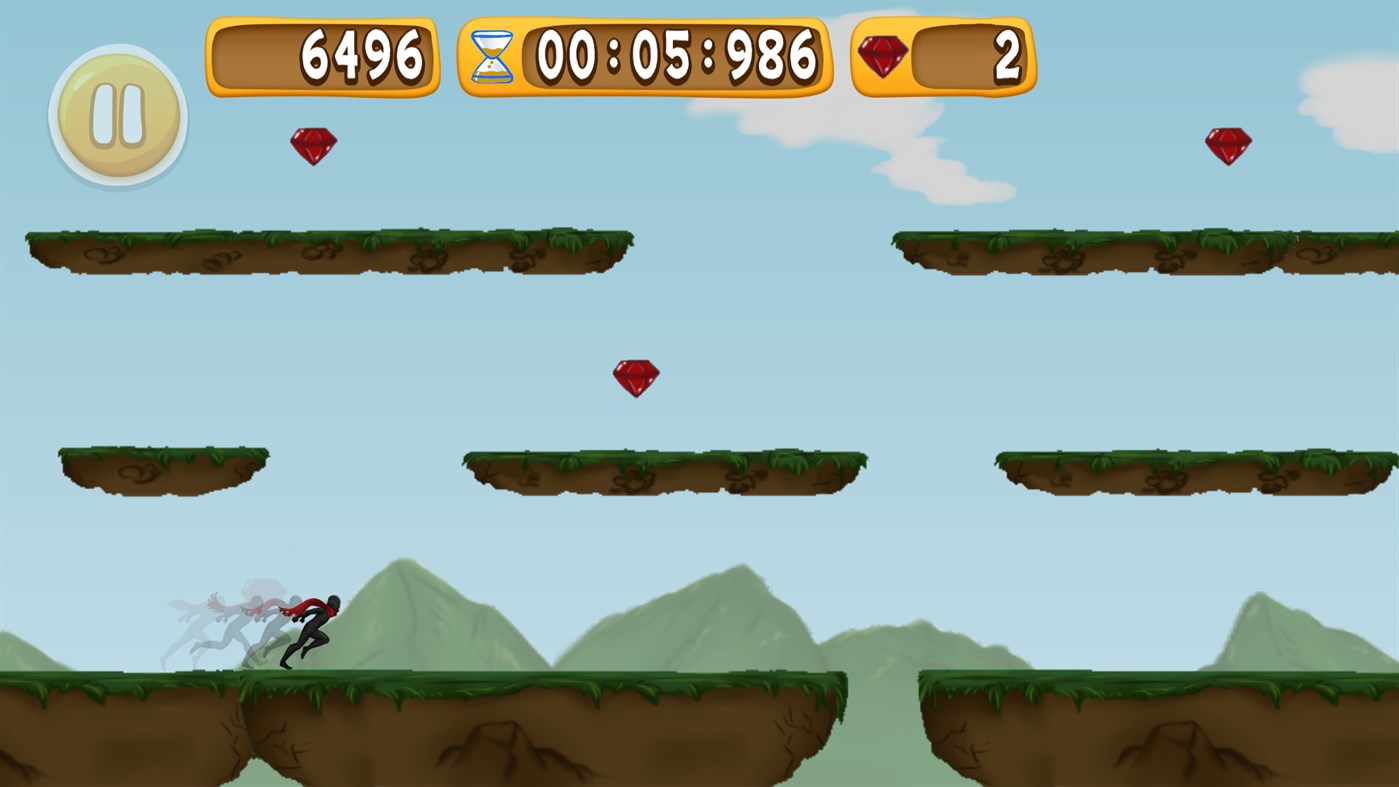Click the hourglass timer icon
1399x787 pixels.
tap(493, 57)
